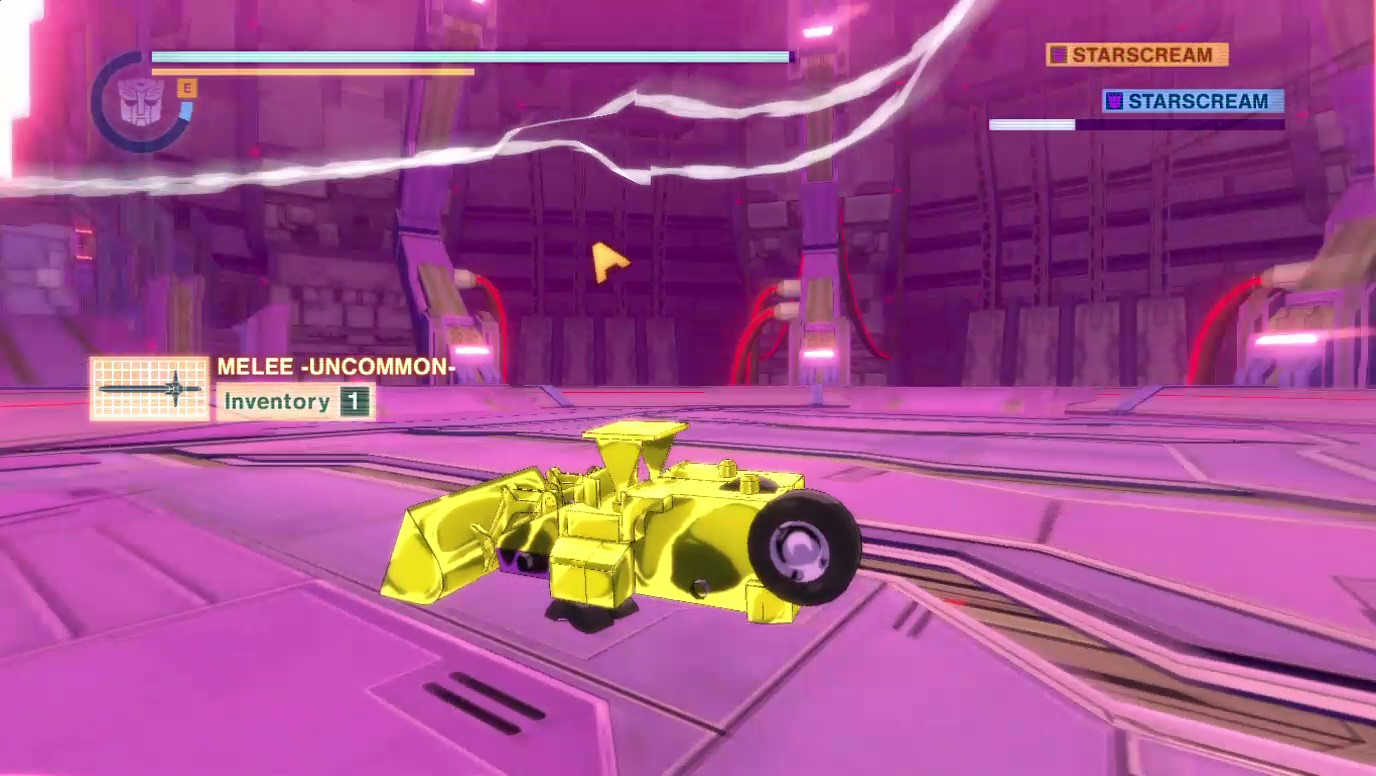The width and height of the screenshot is (1376, 776).
Task: Click the green inventory count badge showing 1
Action: point(357,401)
